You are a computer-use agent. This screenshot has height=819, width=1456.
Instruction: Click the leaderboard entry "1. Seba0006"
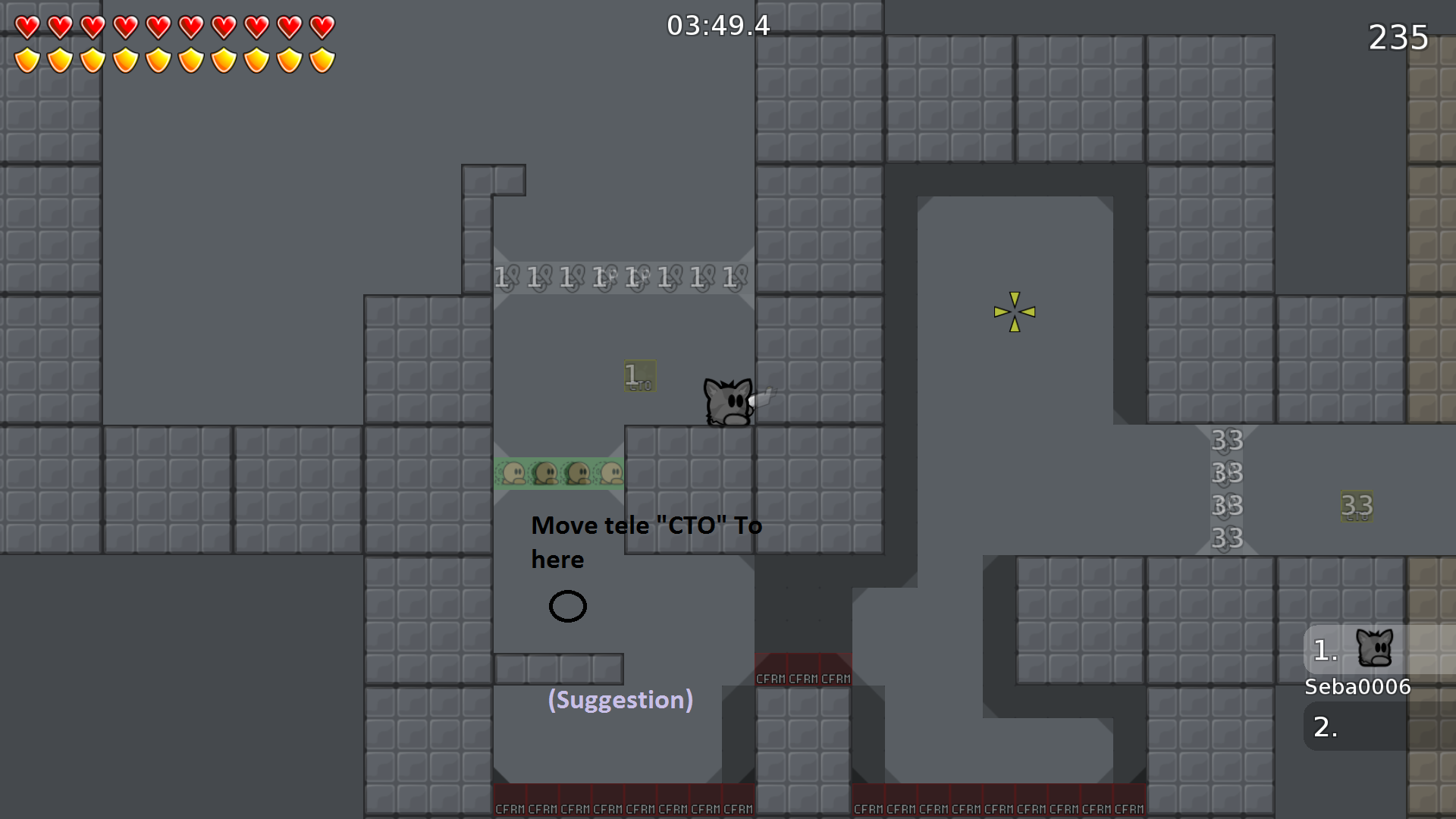pos(1357,686)
